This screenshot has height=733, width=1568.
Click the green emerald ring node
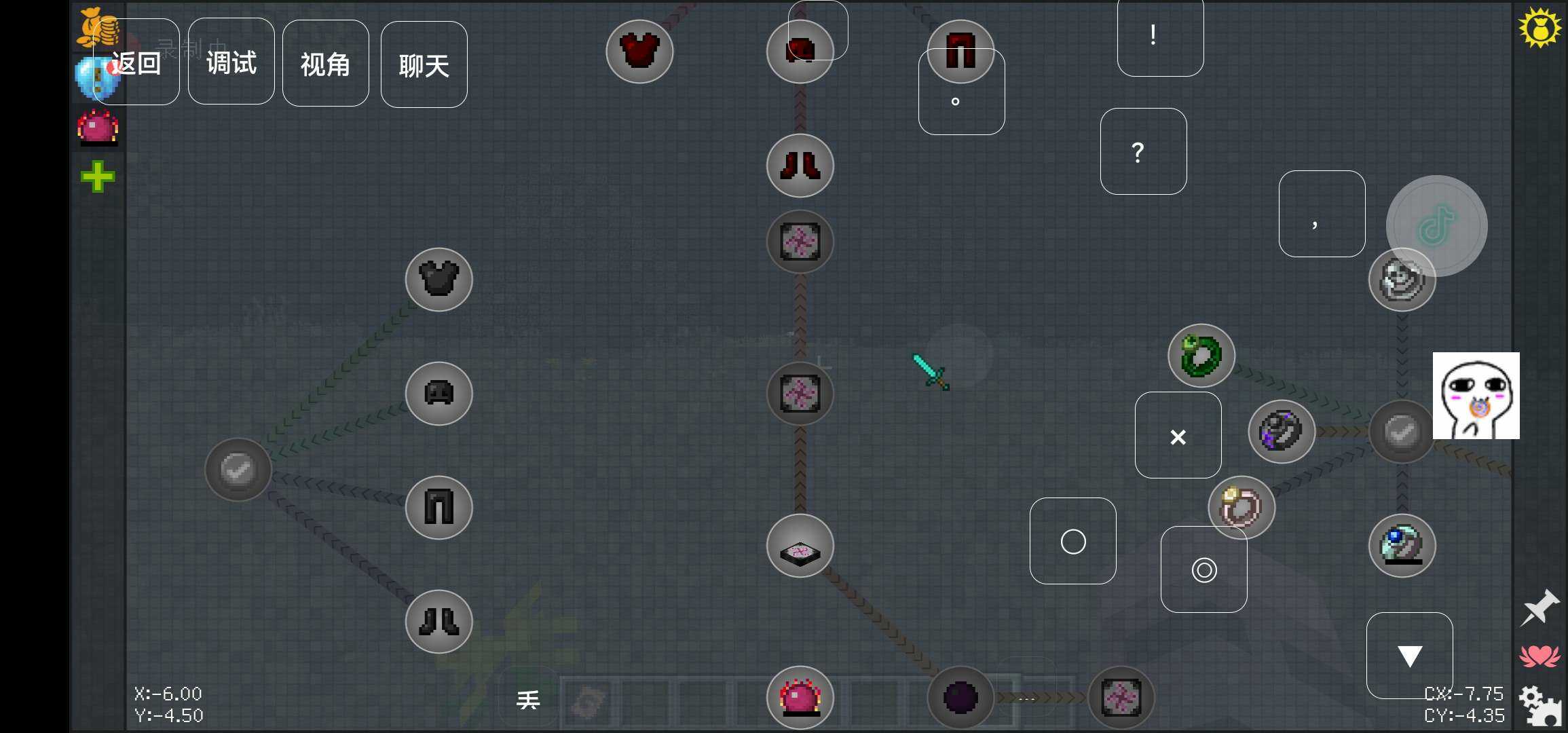[x=1201, y=356]
